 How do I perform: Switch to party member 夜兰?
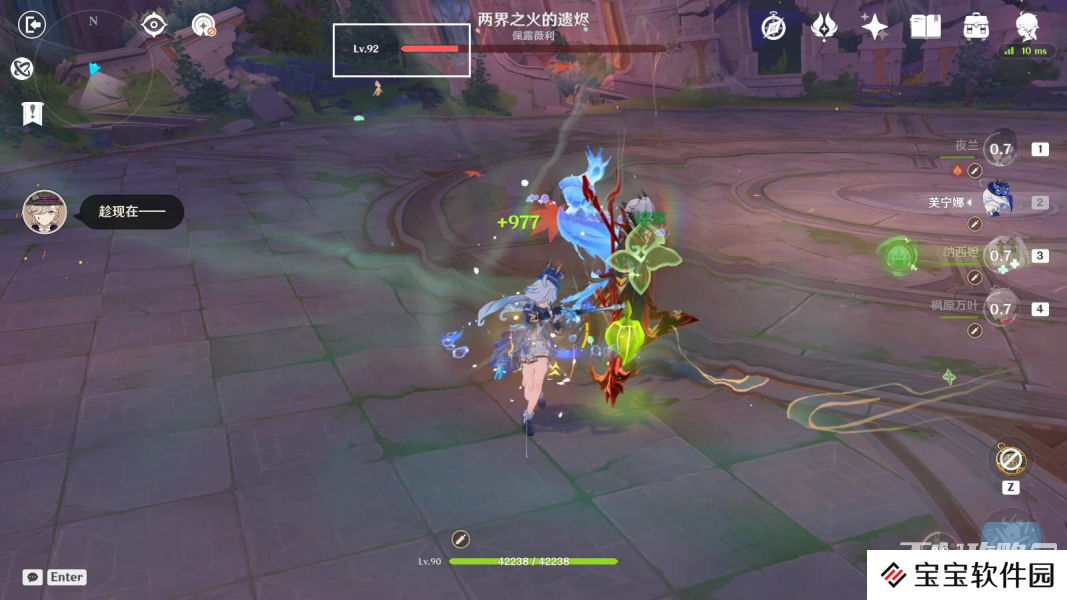point(1000,150)
